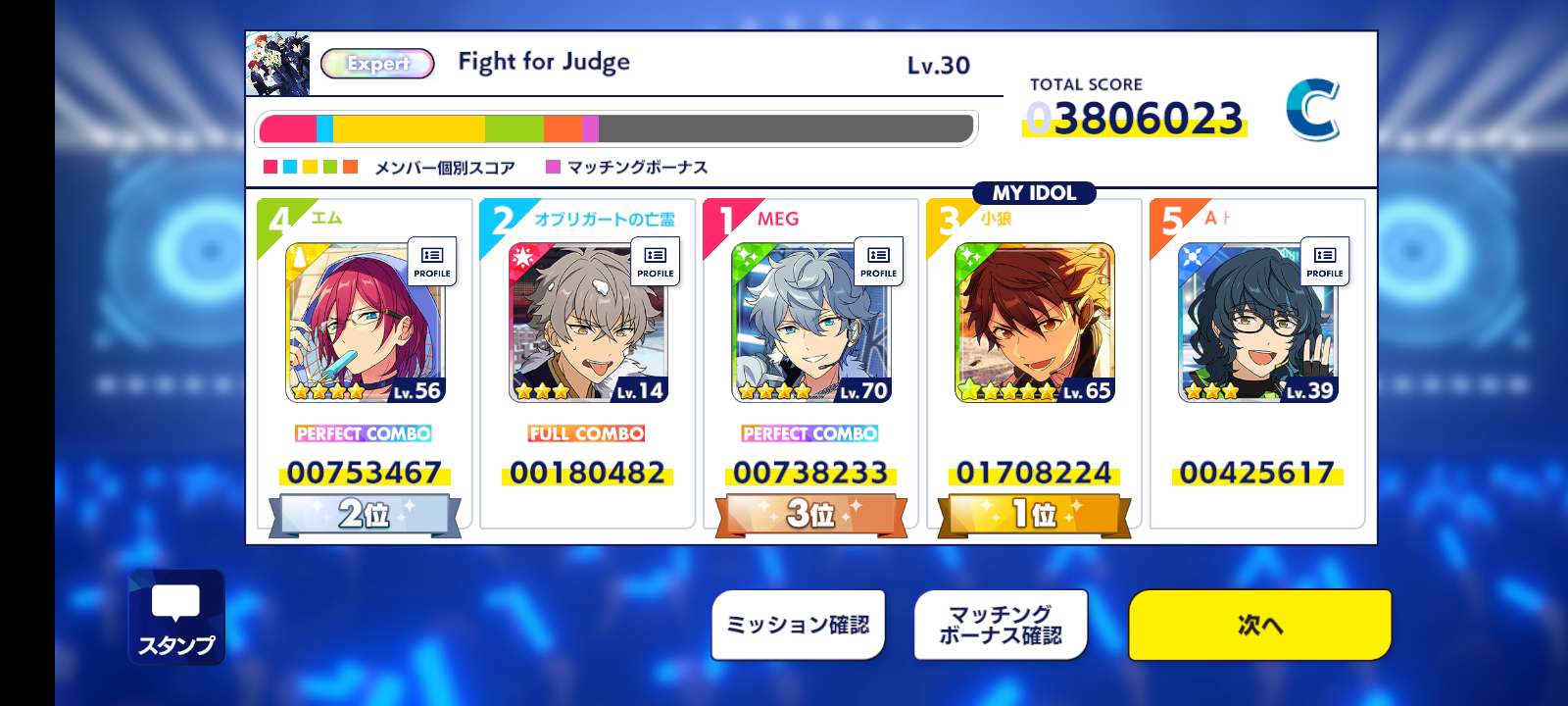Open the スタンプ stamp chat panel
This screenshot has width=1568, height=706.
[x=176, y=618]
